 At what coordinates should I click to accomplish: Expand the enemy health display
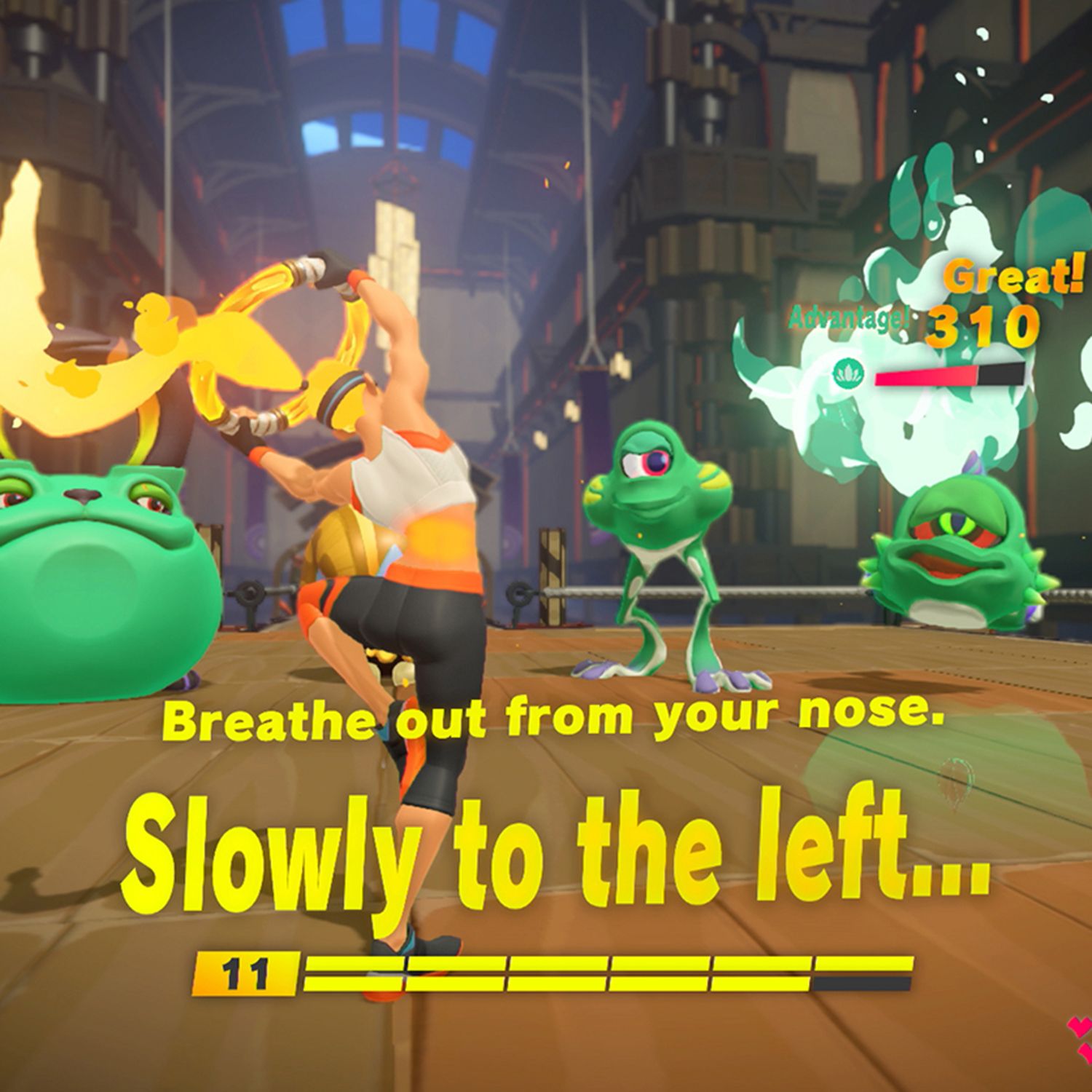pos(946,375)
